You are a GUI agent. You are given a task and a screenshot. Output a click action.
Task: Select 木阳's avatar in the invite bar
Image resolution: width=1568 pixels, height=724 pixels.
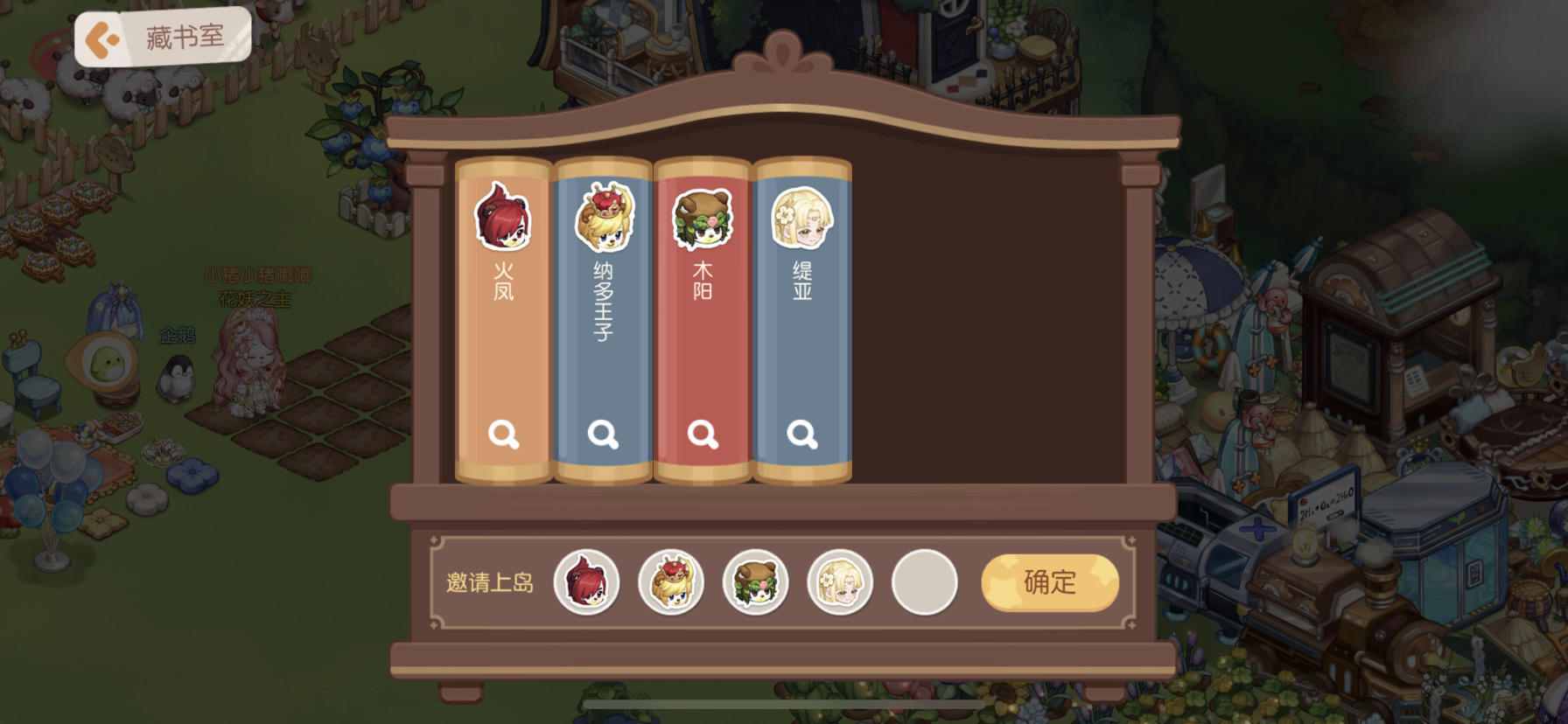[x=756, y=581]
